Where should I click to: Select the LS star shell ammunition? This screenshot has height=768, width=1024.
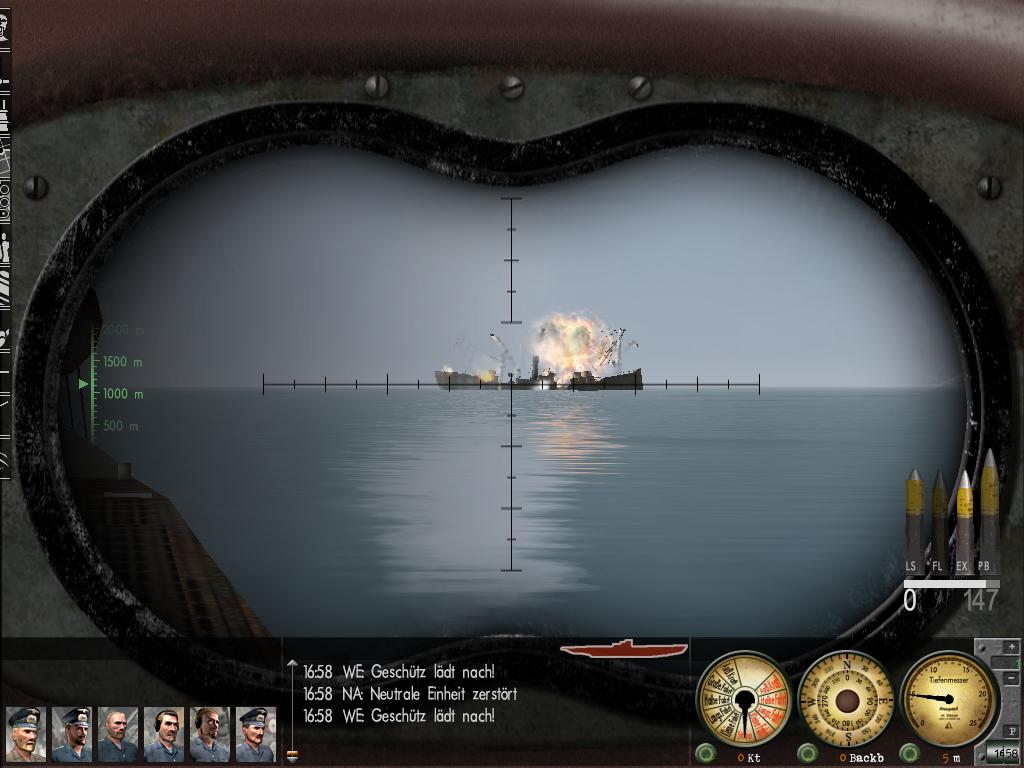[x=914, y=520]
